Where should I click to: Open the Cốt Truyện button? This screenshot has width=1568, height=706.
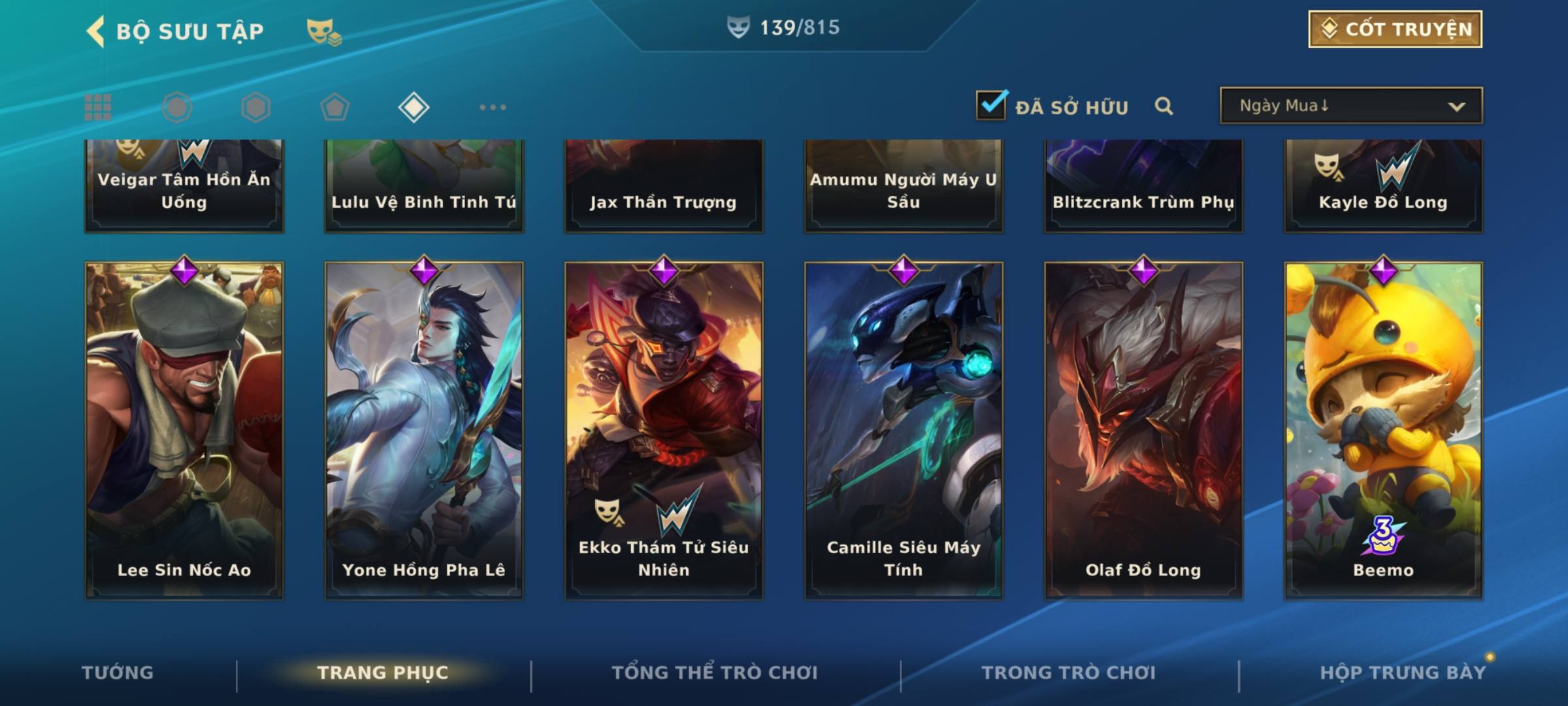(x=1395, y=29)
